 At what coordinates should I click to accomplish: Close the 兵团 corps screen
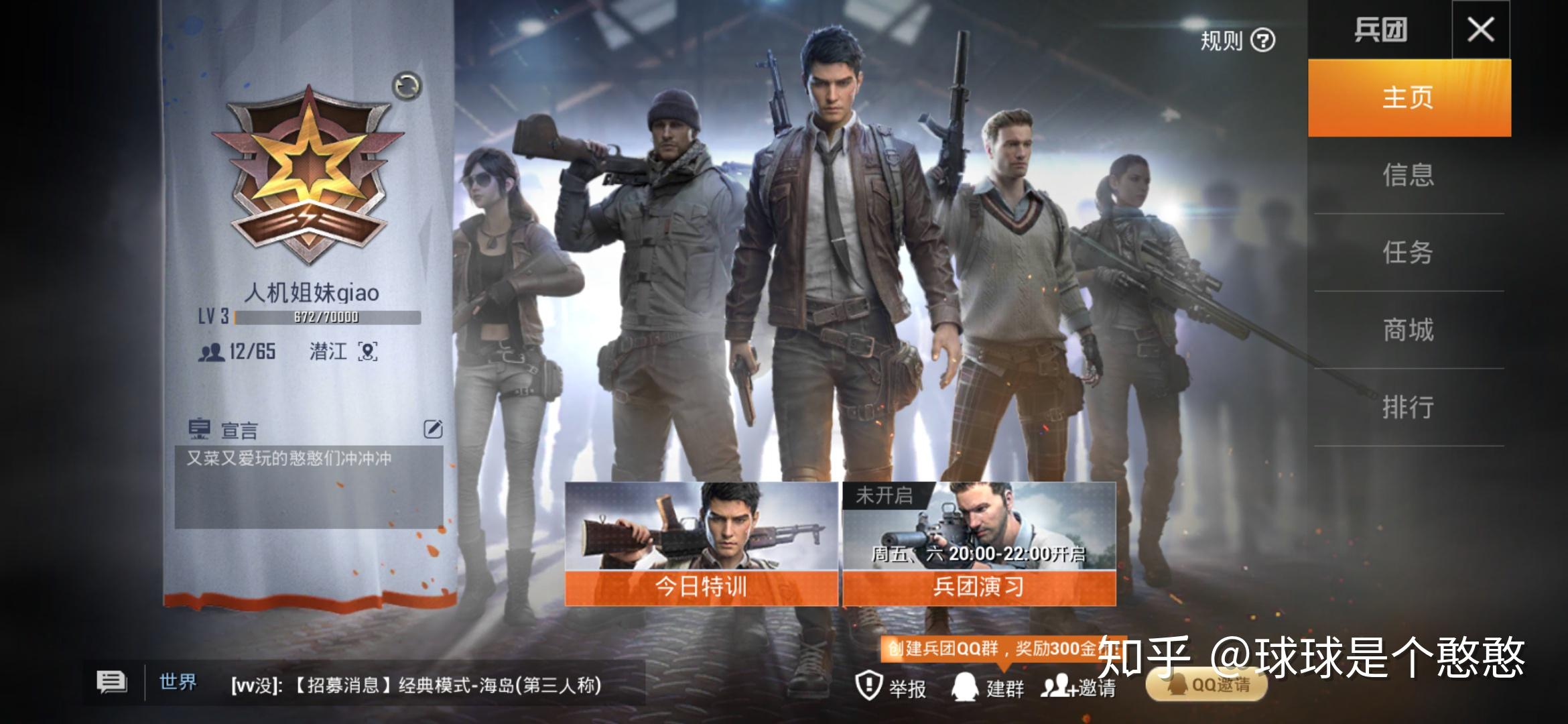click(1480, 30)
